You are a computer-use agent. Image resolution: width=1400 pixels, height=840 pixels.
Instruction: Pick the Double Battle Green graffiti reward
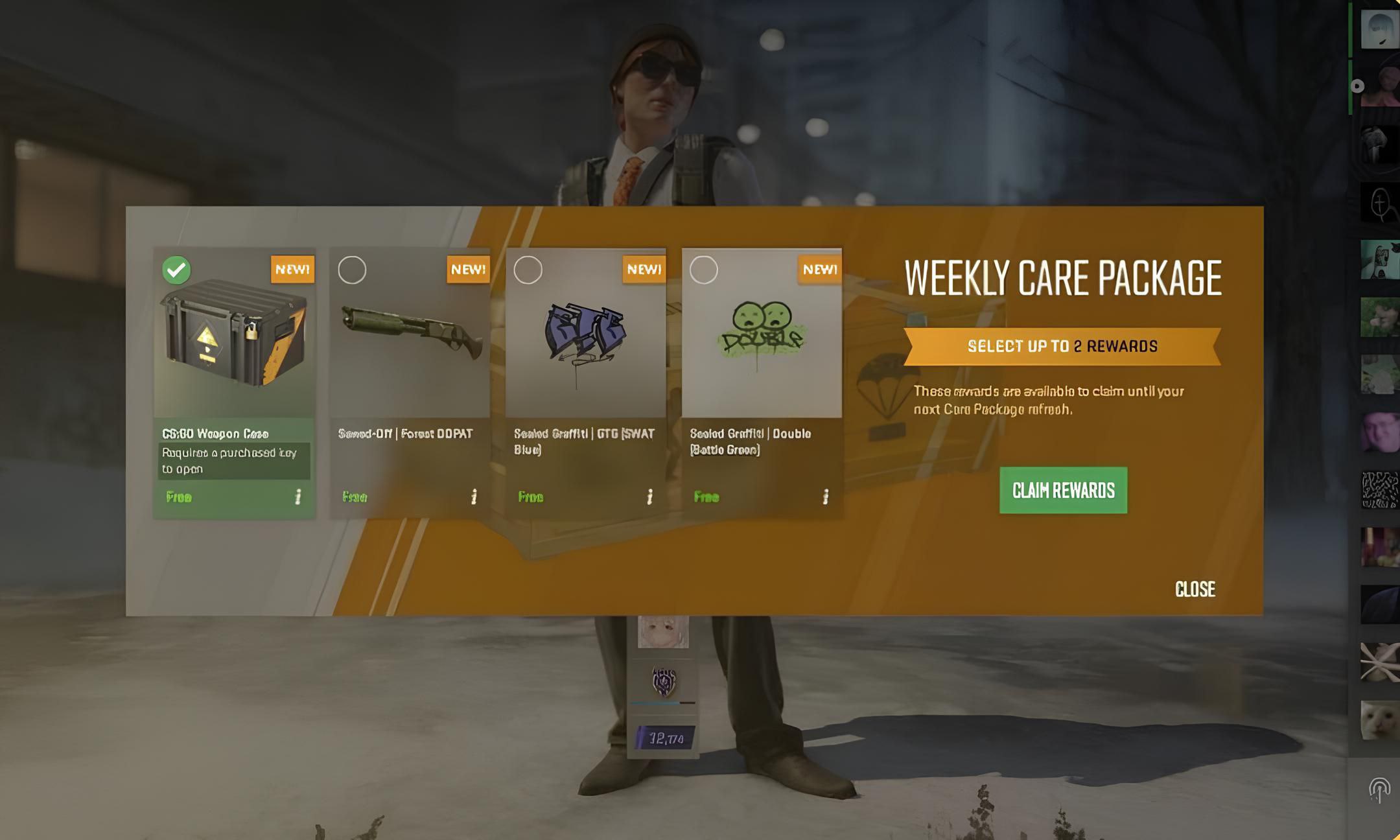(703, 270)
